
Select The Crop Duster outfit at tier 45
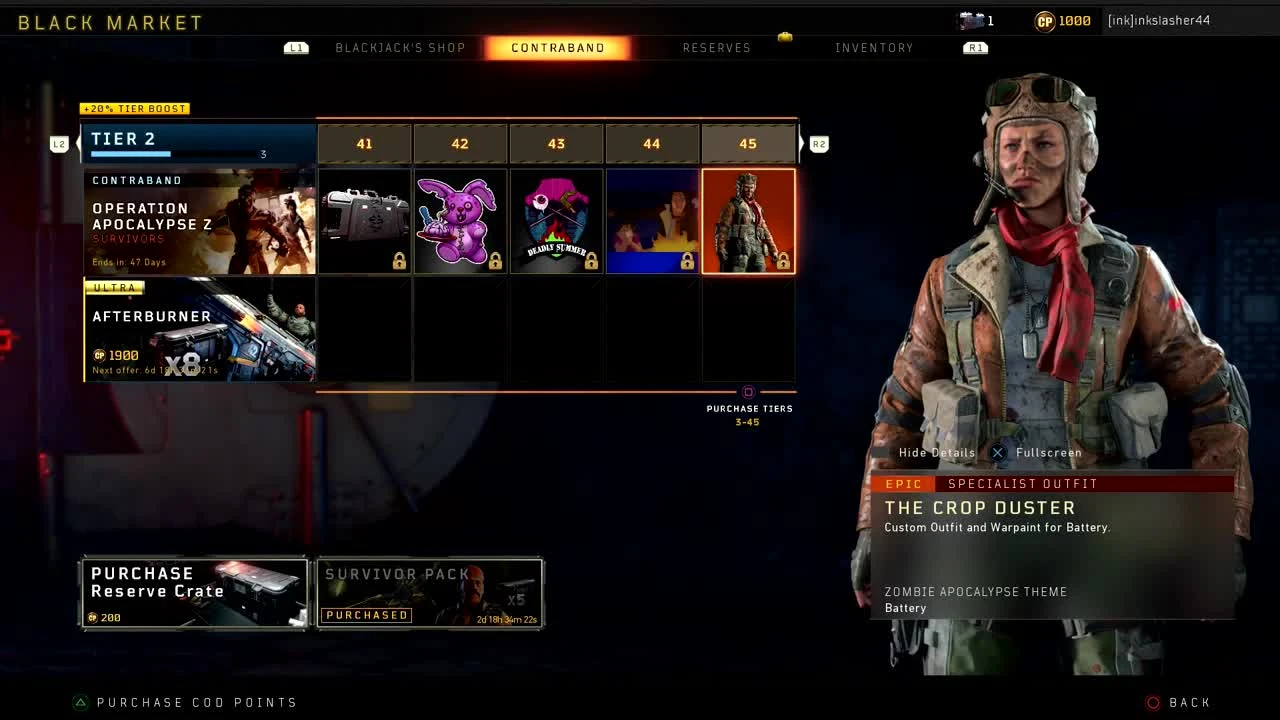748,220
